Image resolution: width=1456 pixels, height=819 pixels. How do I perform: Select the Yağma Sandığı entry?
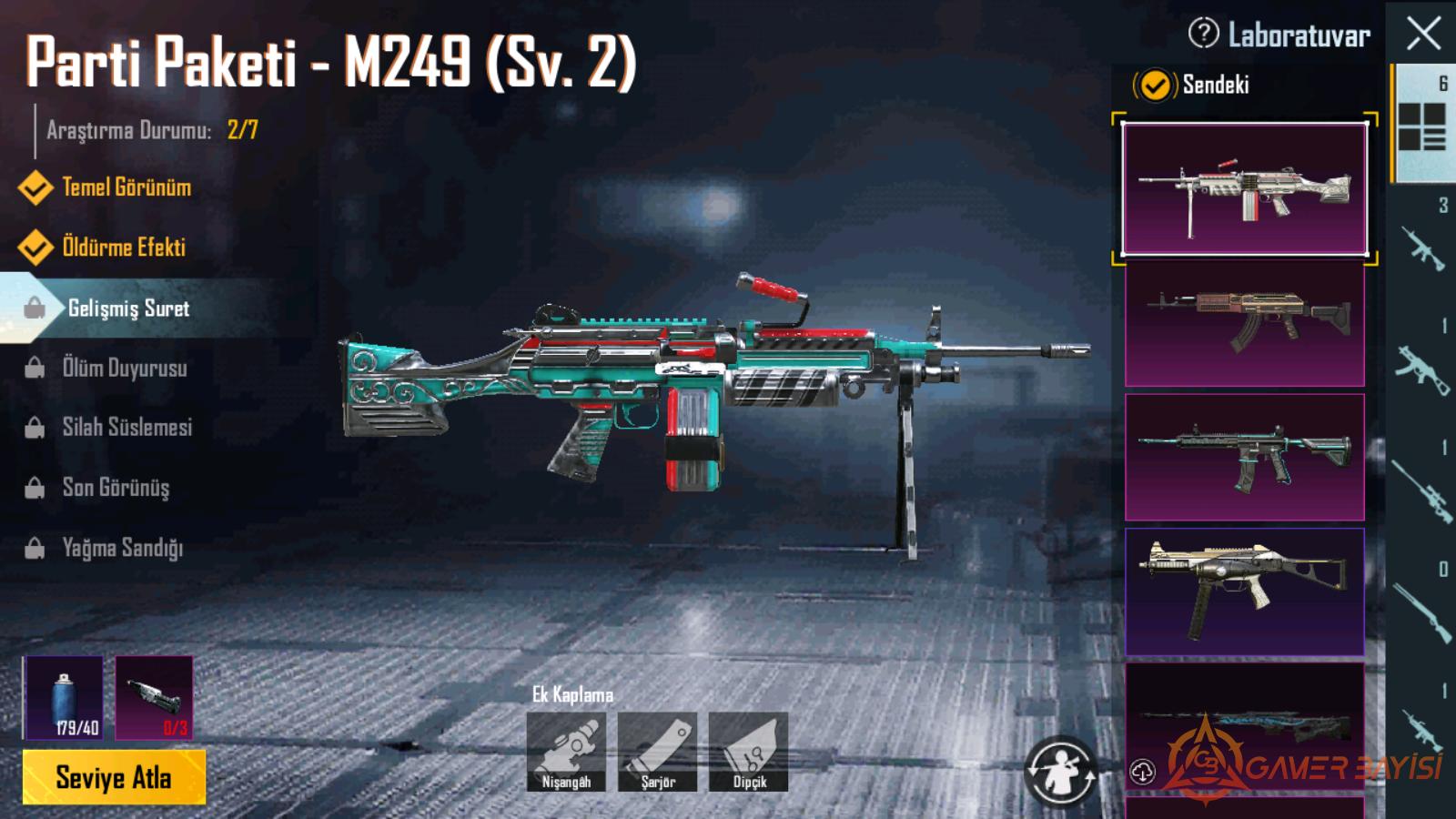pyautogui.click(x=122, y=548)
